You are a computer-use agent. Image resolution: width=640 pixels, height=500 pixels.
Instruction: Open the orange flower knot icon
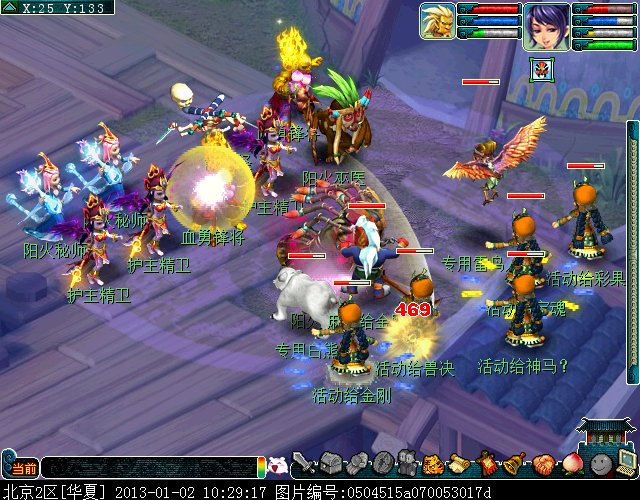click(x=542, y=464)
